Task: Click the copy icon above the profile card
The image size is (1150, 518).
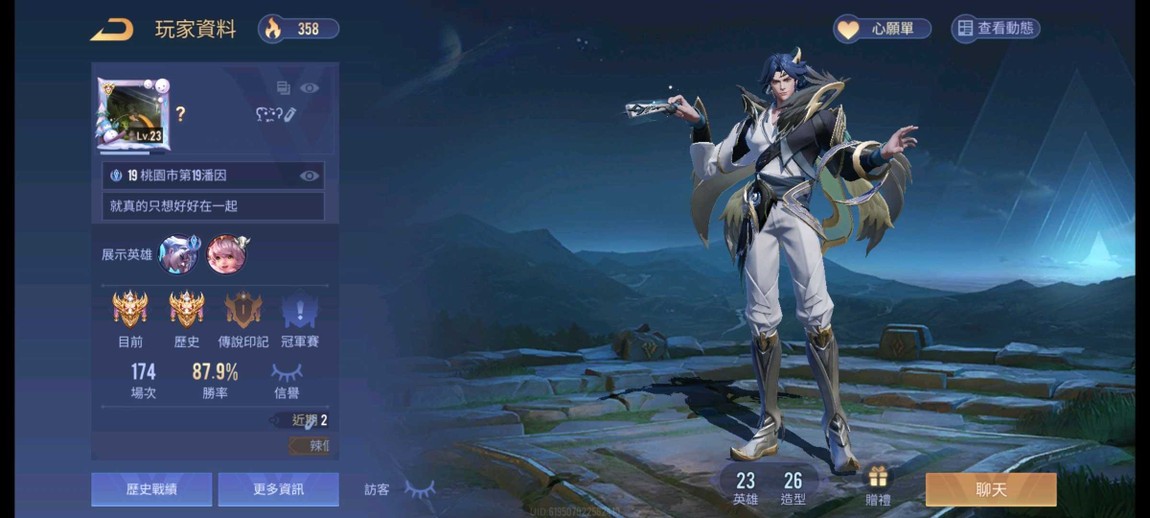Action: pyautogui.click(x=283, y=88)
